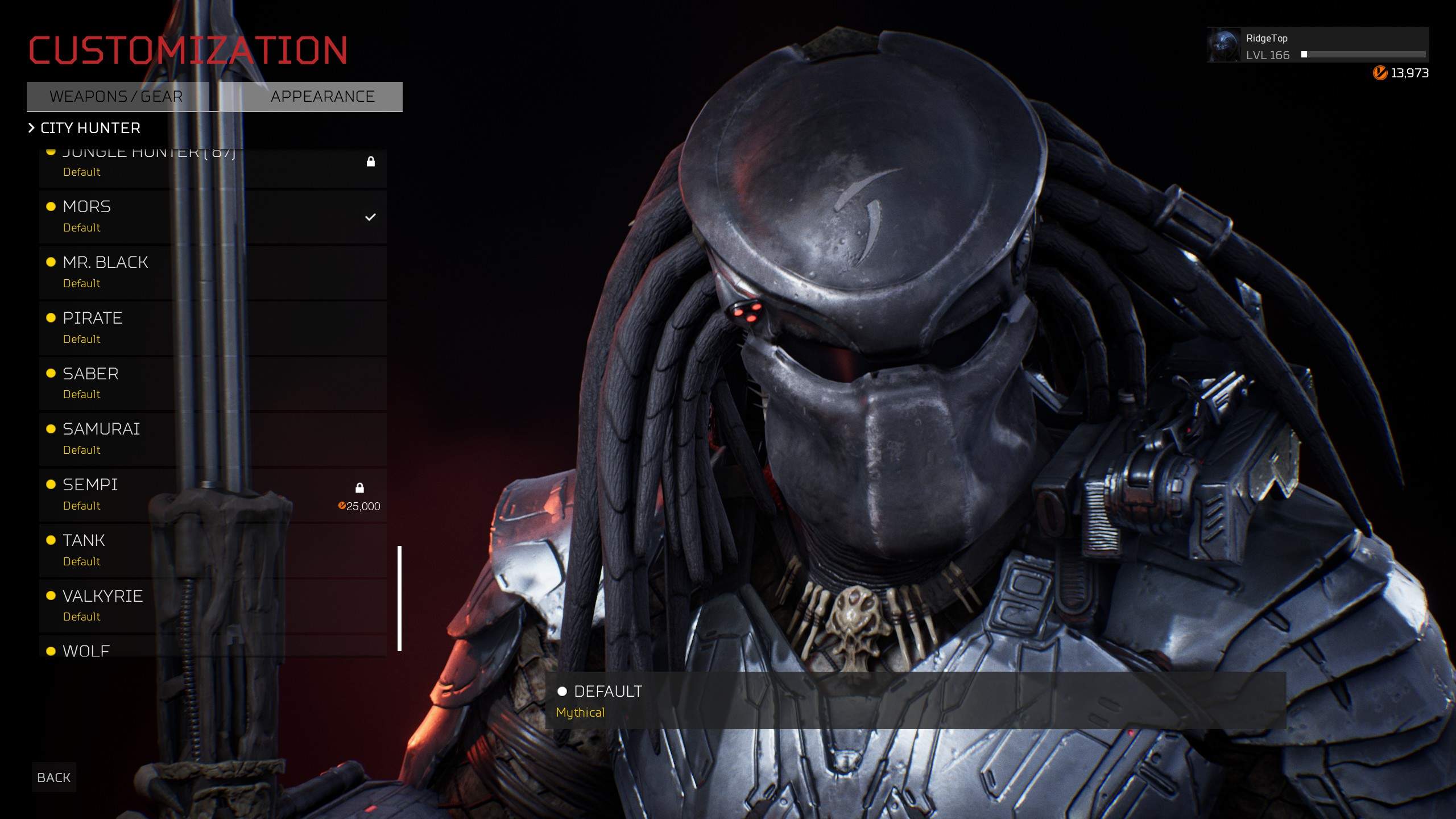The height and width of the screenshot is (819, 1456).
Task: Go back with the Back button
Action: (x=54, y=777)
